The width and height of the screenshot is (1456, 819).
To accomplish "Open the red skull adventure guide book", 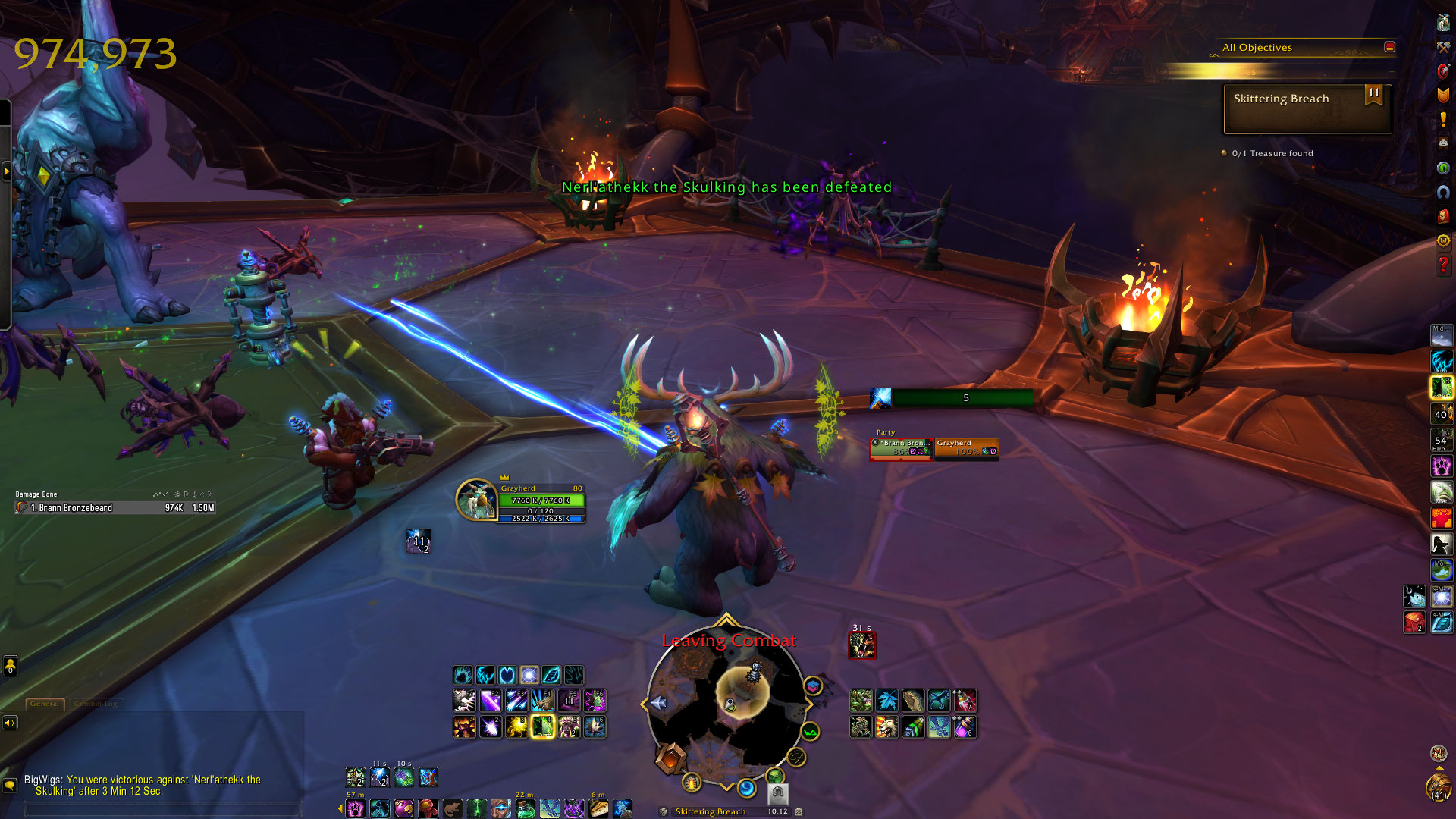I will 1443,217.
